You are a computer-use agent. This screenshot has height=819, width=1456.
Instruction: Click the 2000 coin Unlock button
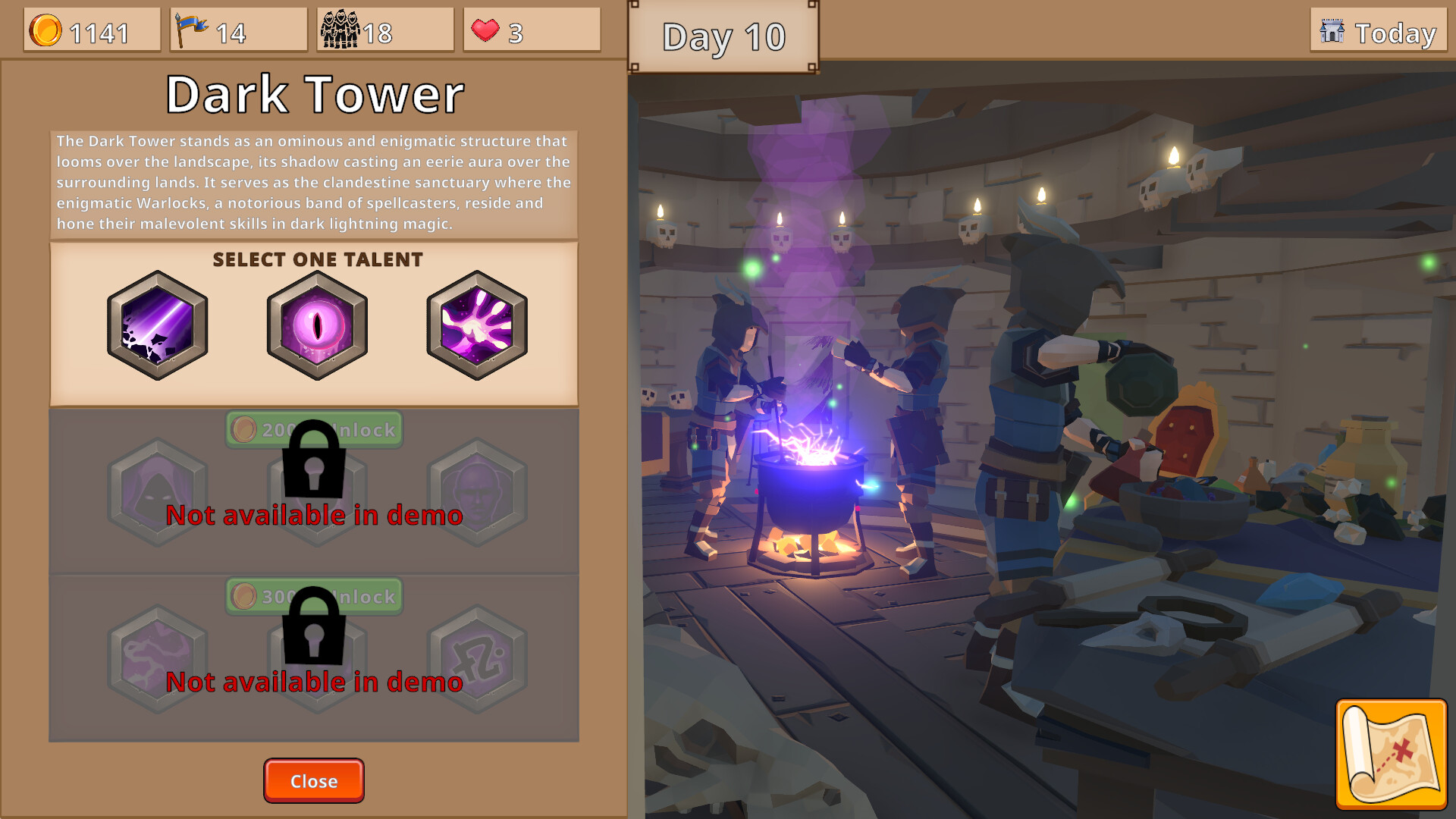click(x=313, y=429)
